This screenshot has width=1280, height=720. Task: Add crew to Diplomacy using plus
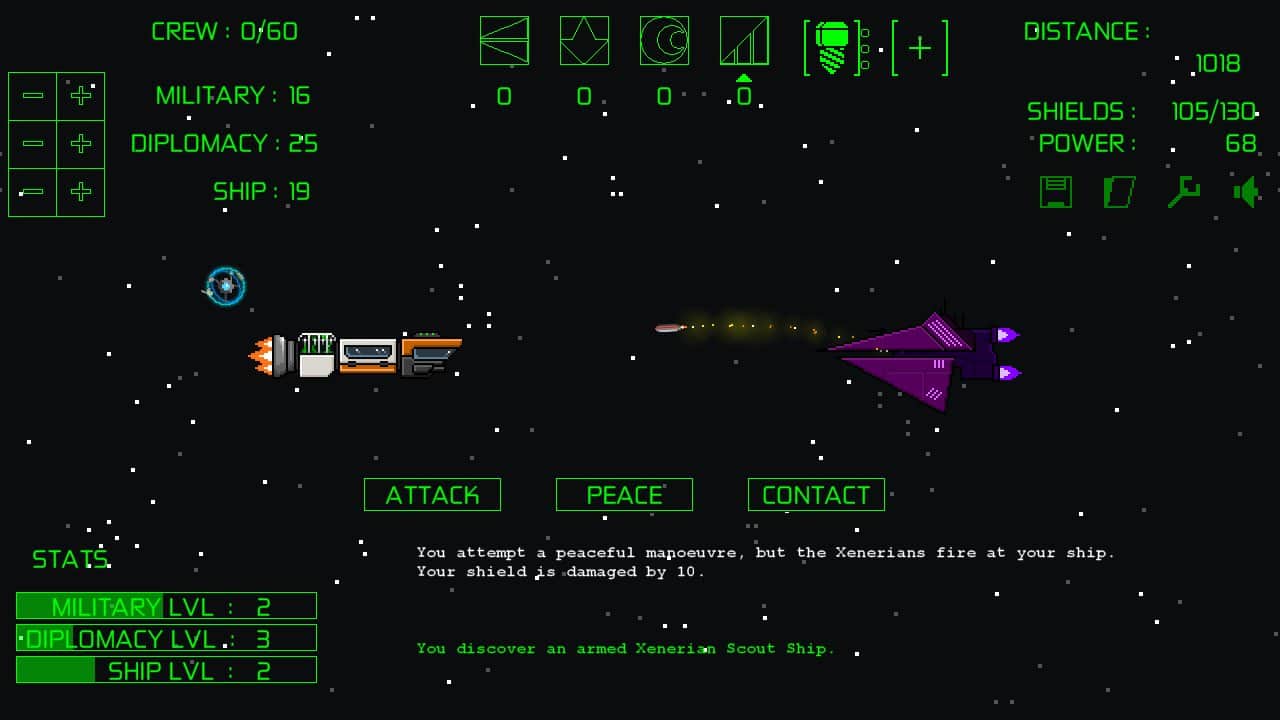[81, 144]
